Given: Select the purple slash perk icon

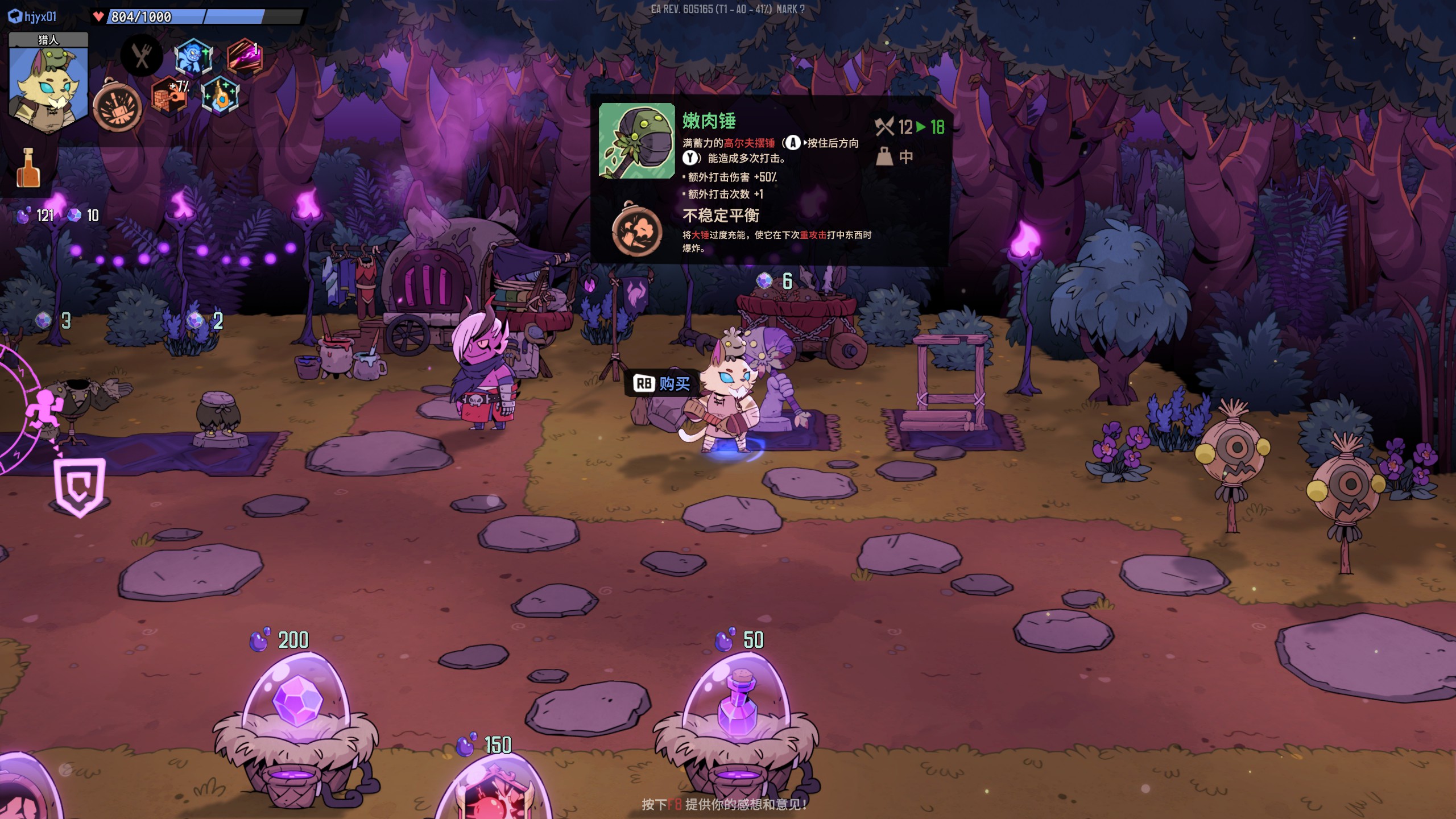Looking at the screenshot, I should (245, 56).
